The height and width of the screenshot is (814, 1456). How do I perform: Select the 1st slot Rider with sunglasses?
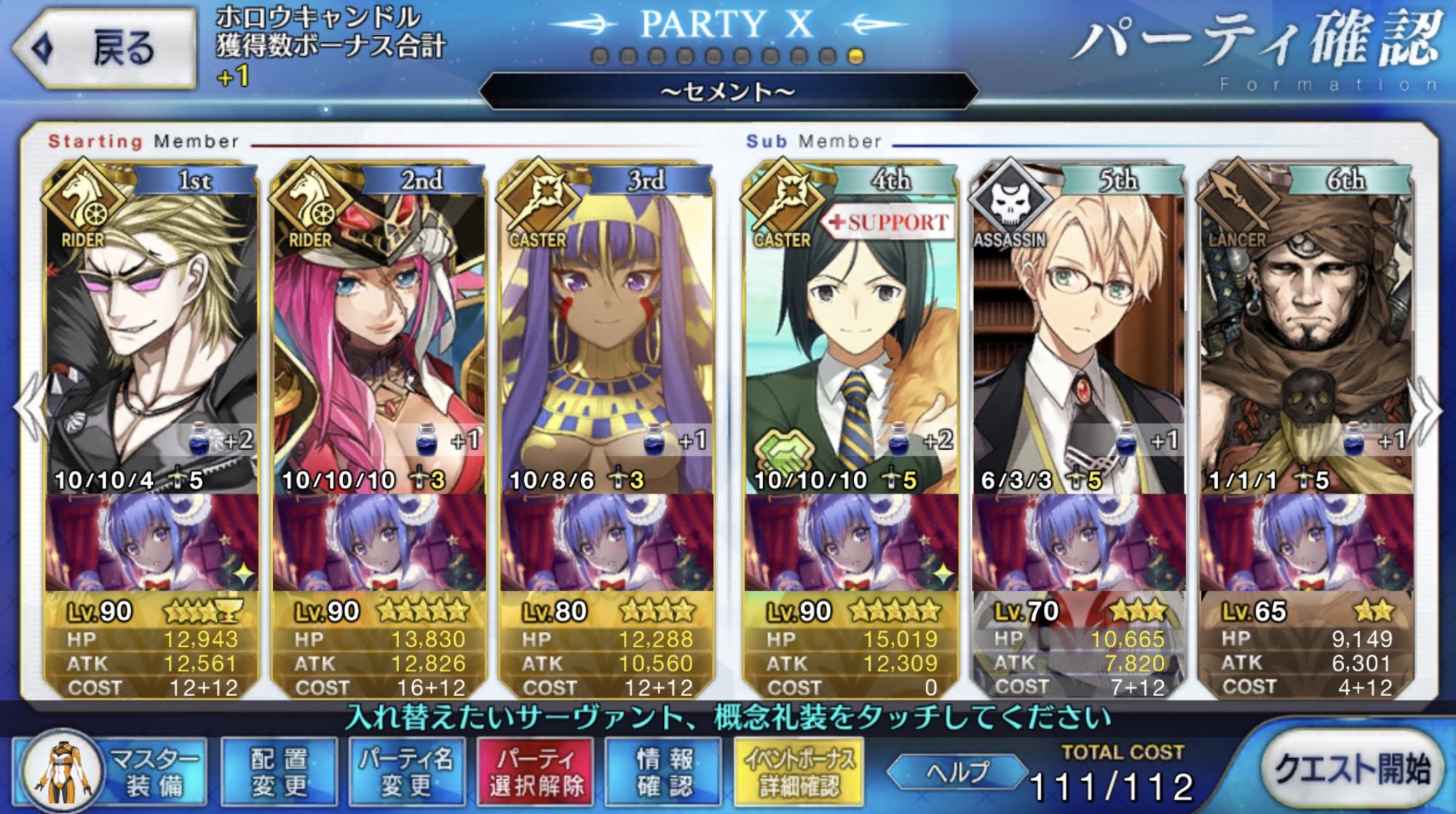click(x=151, y=328)
